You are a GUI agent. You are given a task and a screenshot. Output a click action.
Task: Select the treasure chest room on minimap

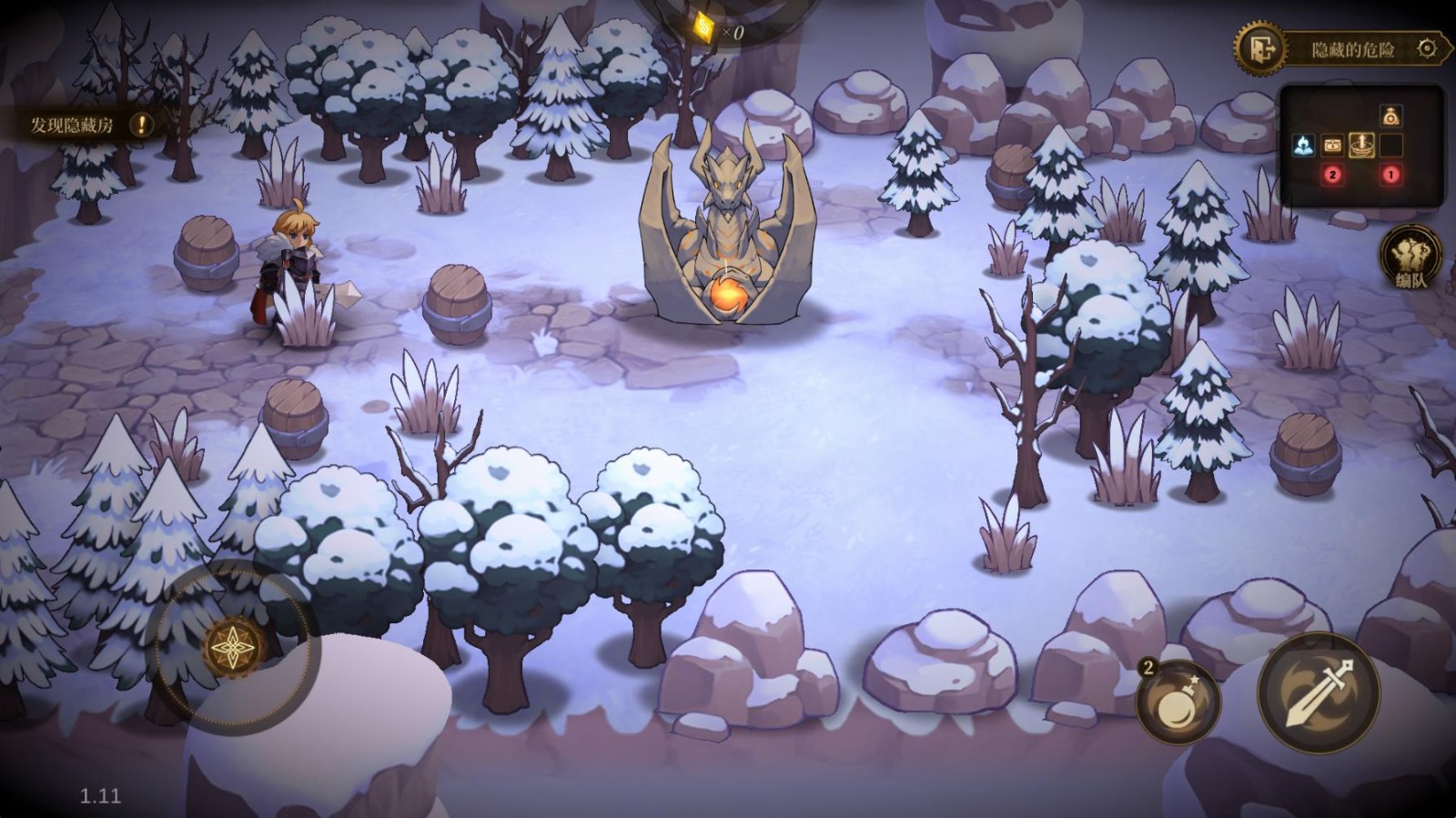pos(1332,146)
